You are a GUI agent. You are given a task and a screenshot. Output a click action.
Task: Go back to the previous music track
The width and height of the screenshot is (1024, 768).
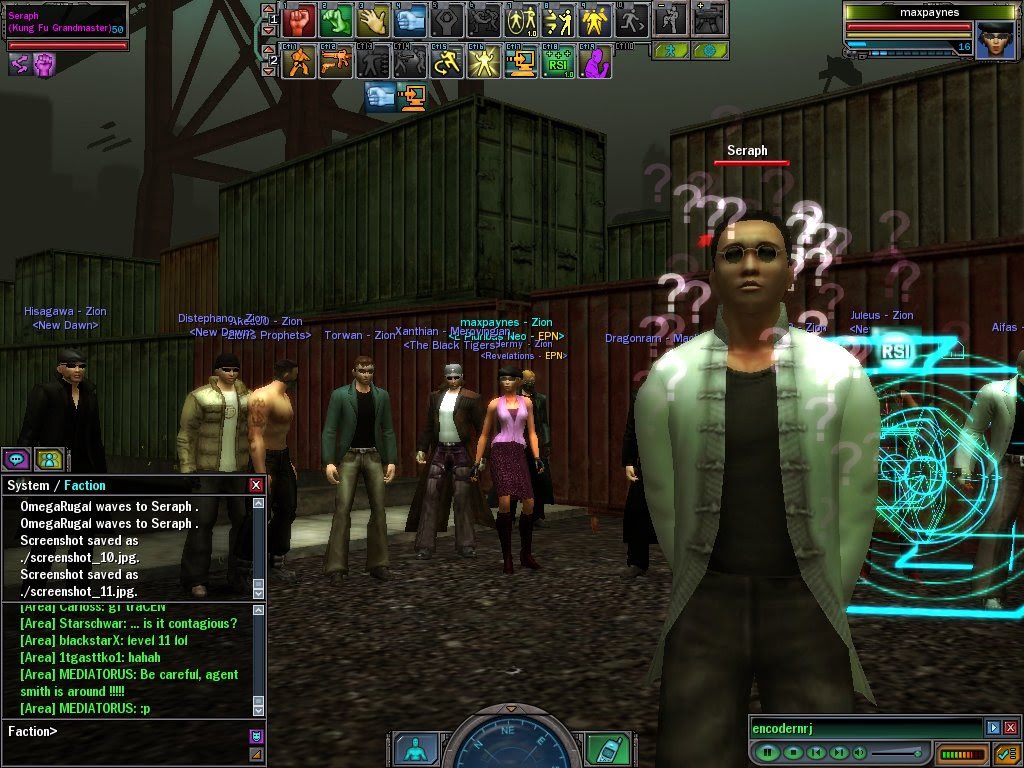tap(815, 752)
